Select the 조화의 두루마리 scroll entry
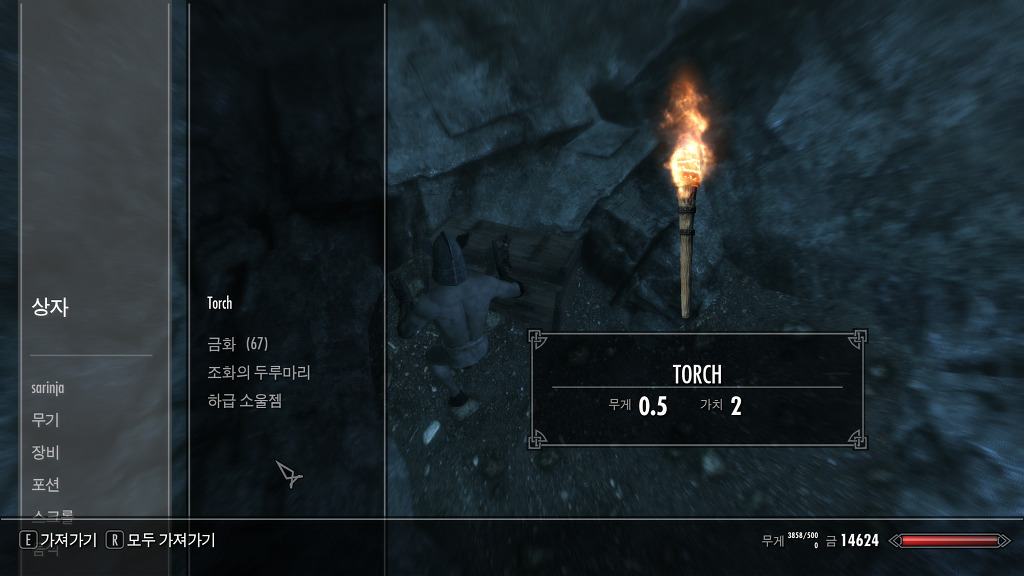Image resolution: width=1024 pixels, height=576 pixels. 259,372
